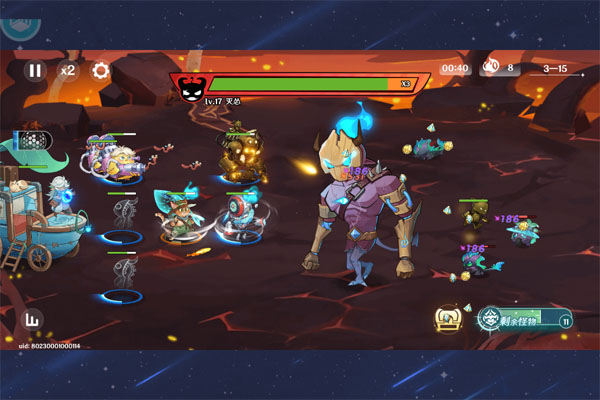Toggle the x2 battle speed
This screenshot has width=600, height=400.
68,71
